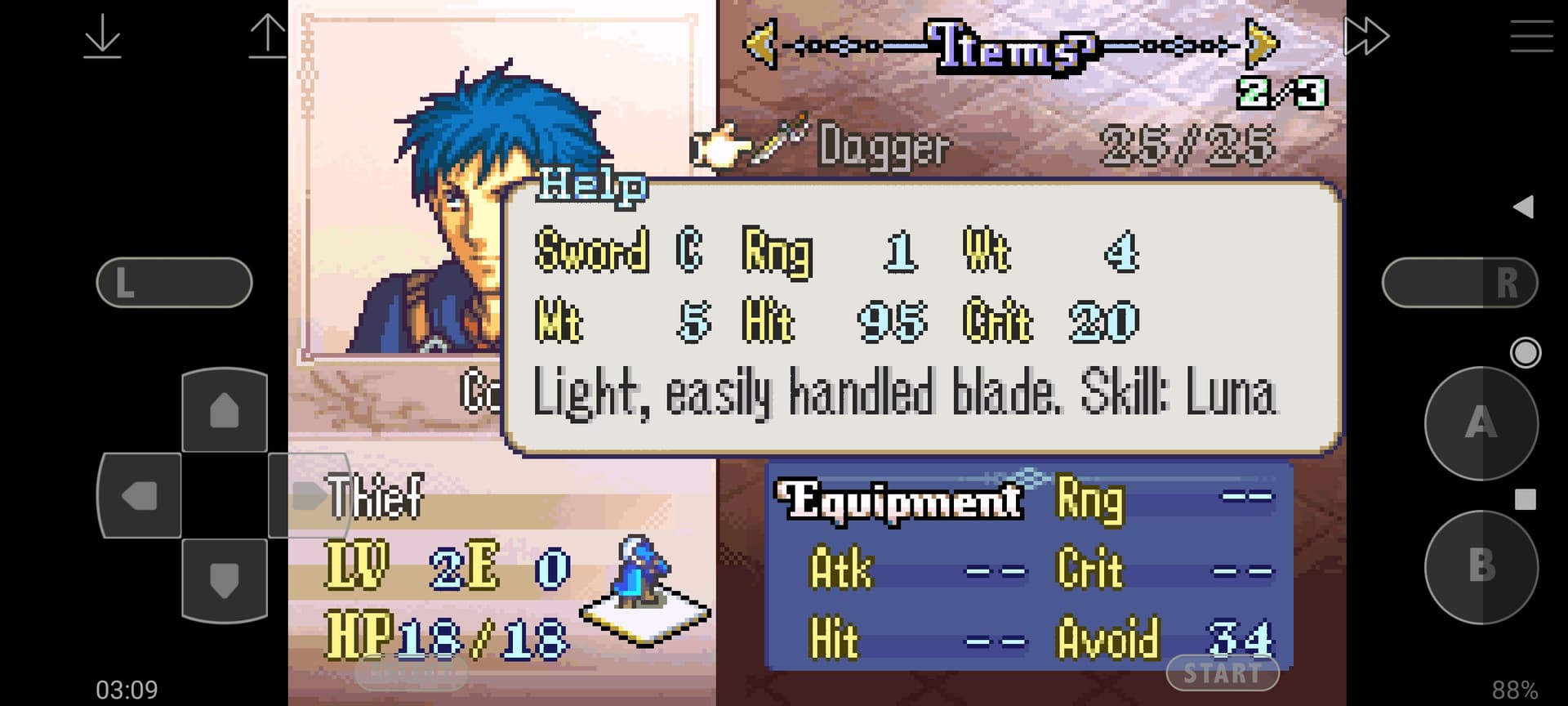The width and height of the screenshot is (1568, 706).
Task: Tap the D-pad right arrow
Action: coord(308,495)
